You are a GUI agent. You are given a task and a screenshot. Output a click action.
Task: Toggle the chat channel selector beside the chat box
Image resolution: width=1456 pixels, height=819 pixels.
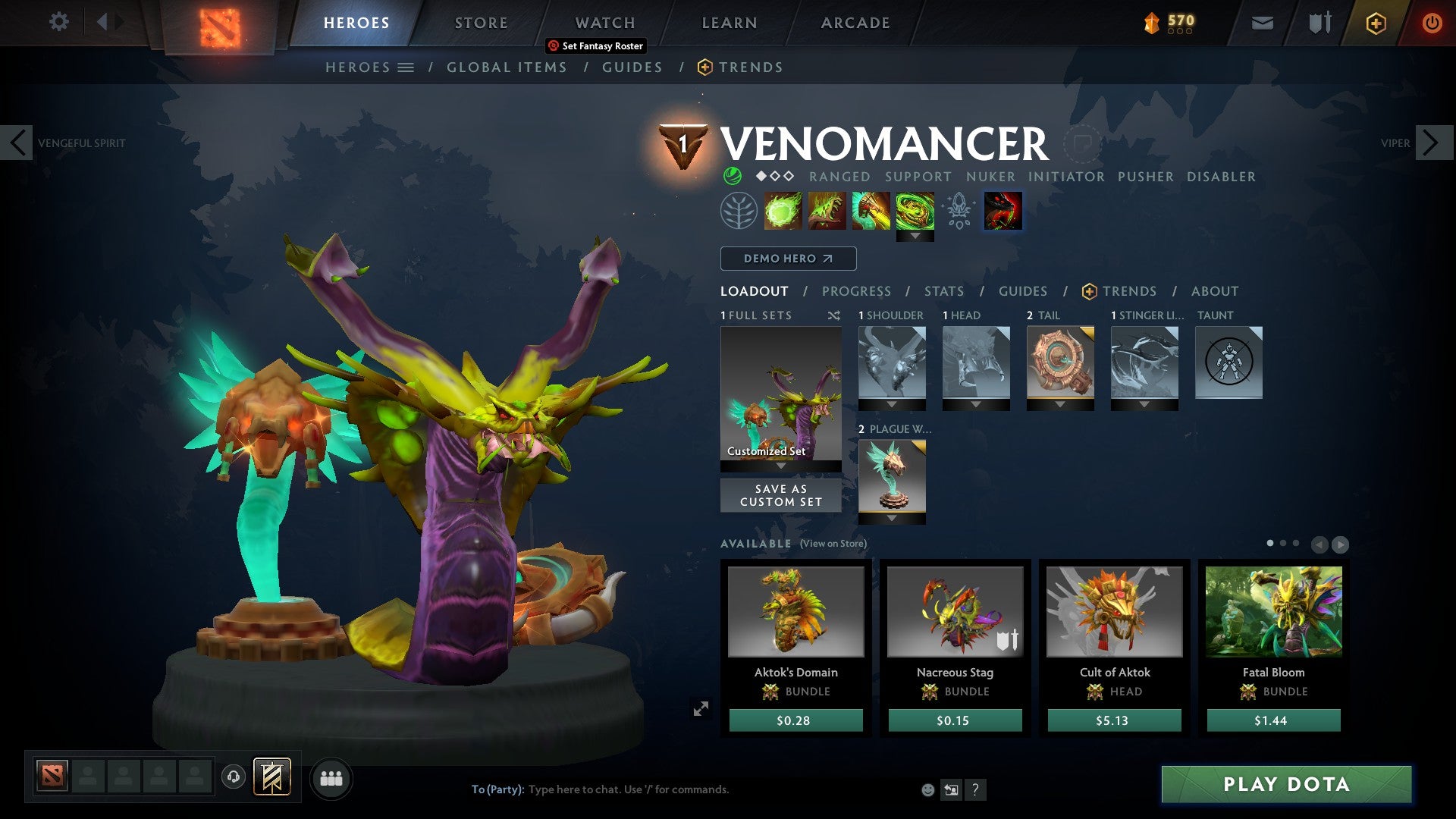951,789
